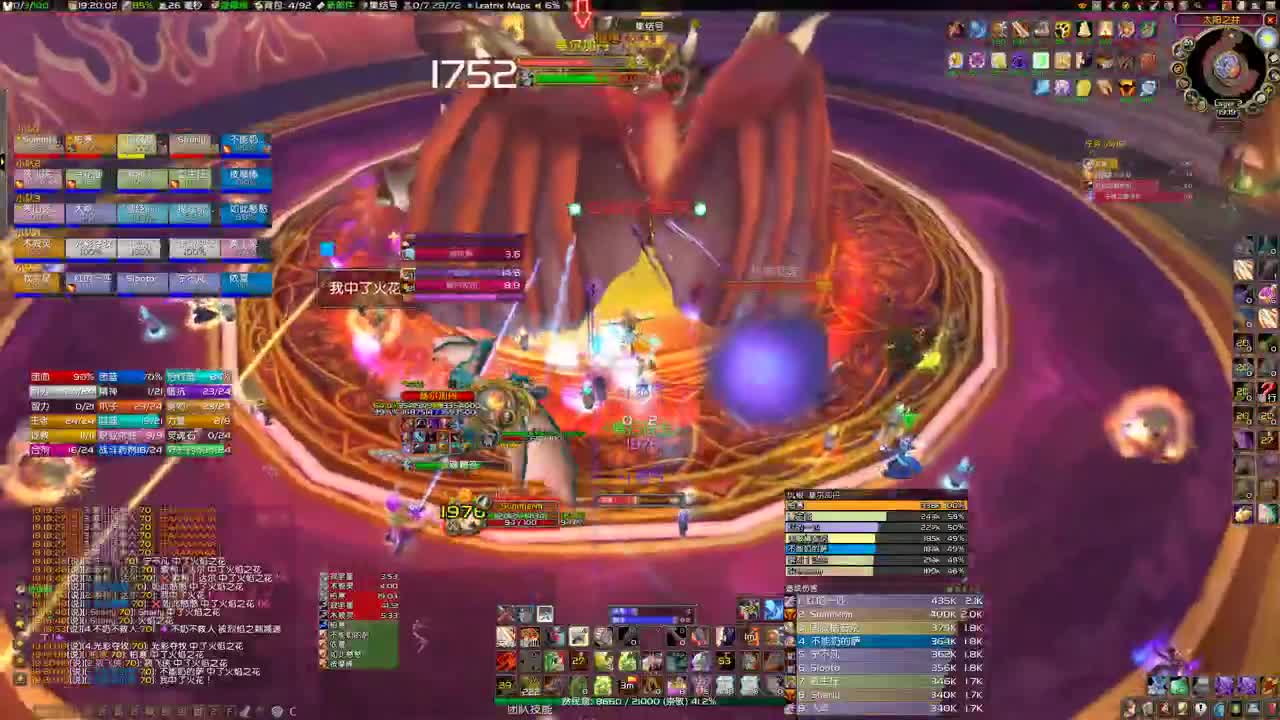Toggle the 团队技能 raid skills panel
The height and width of the screenshot is (720, 1280).
[530, 709]
